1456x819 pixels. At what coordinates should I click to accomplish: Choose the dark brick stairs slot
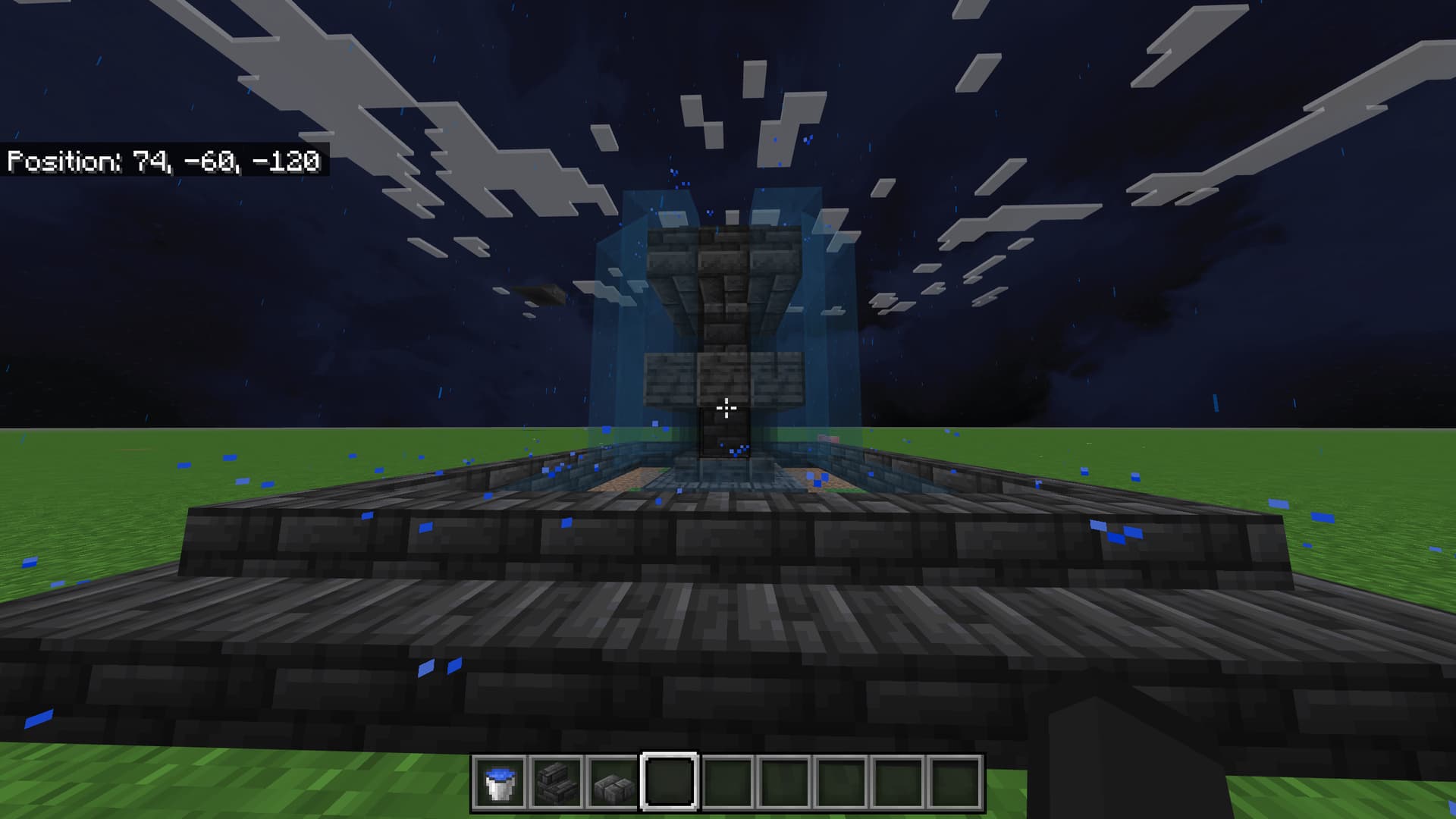point(556,783)
